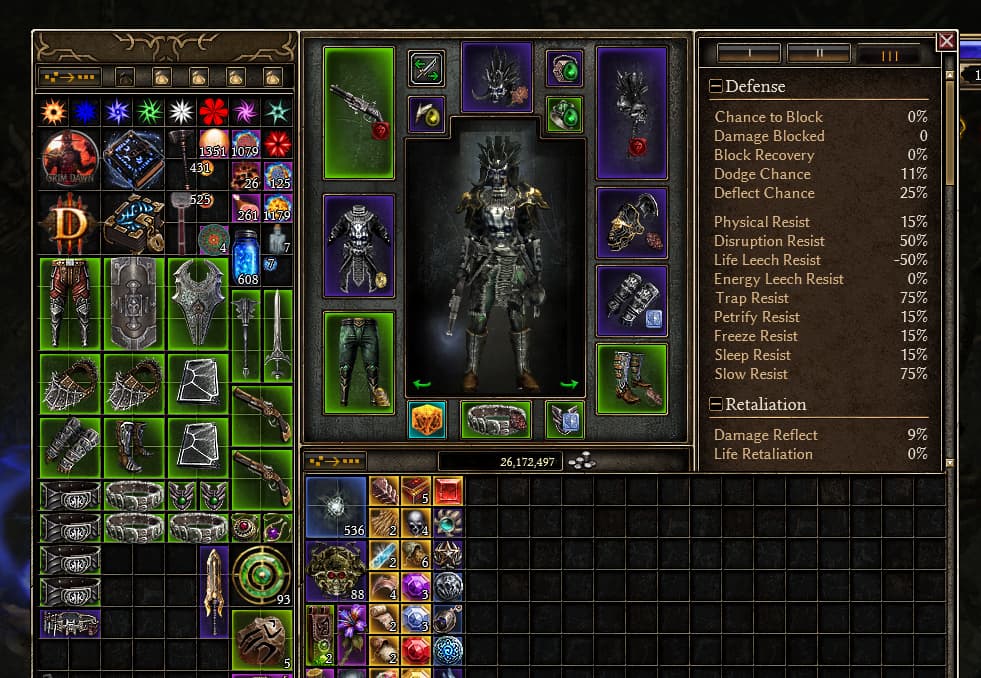981x678 pixels.
Task: Click the equipped chest armor slot
Action: coord(359,245)
